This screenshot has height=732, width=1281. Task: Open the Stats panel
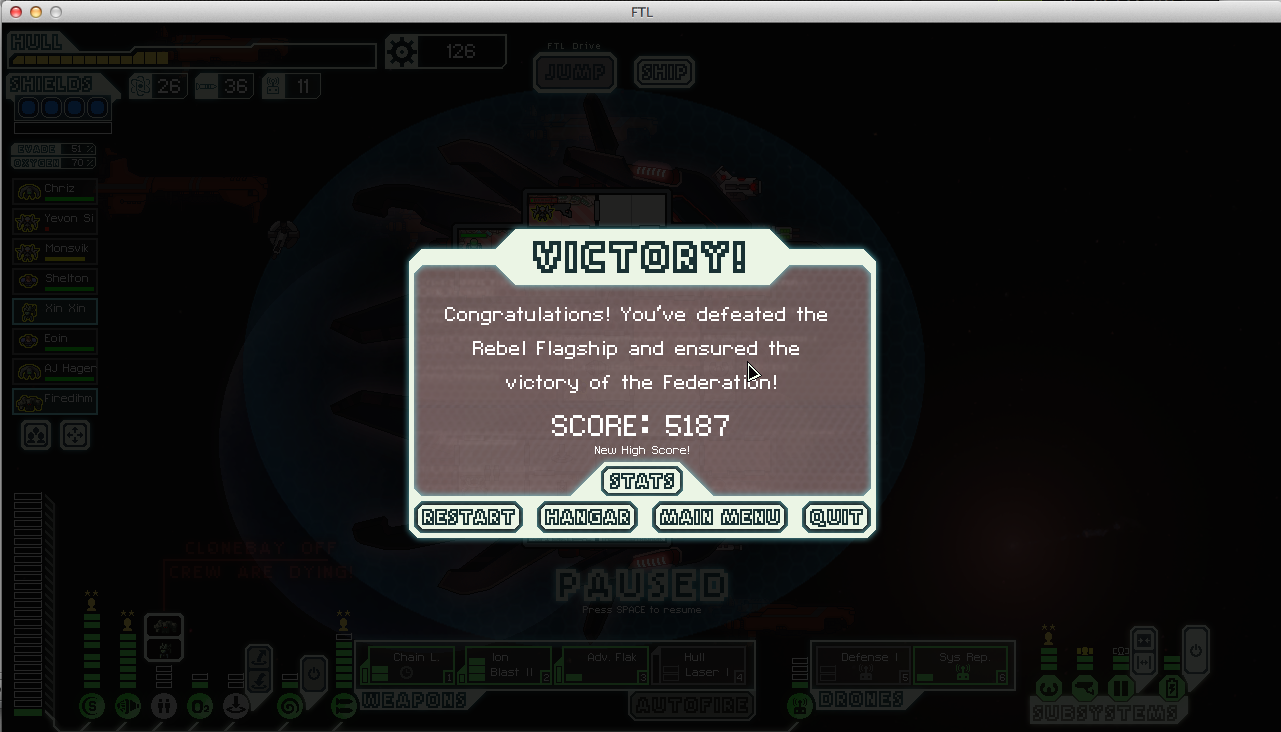pyautogui.click(x=642, y=482)
